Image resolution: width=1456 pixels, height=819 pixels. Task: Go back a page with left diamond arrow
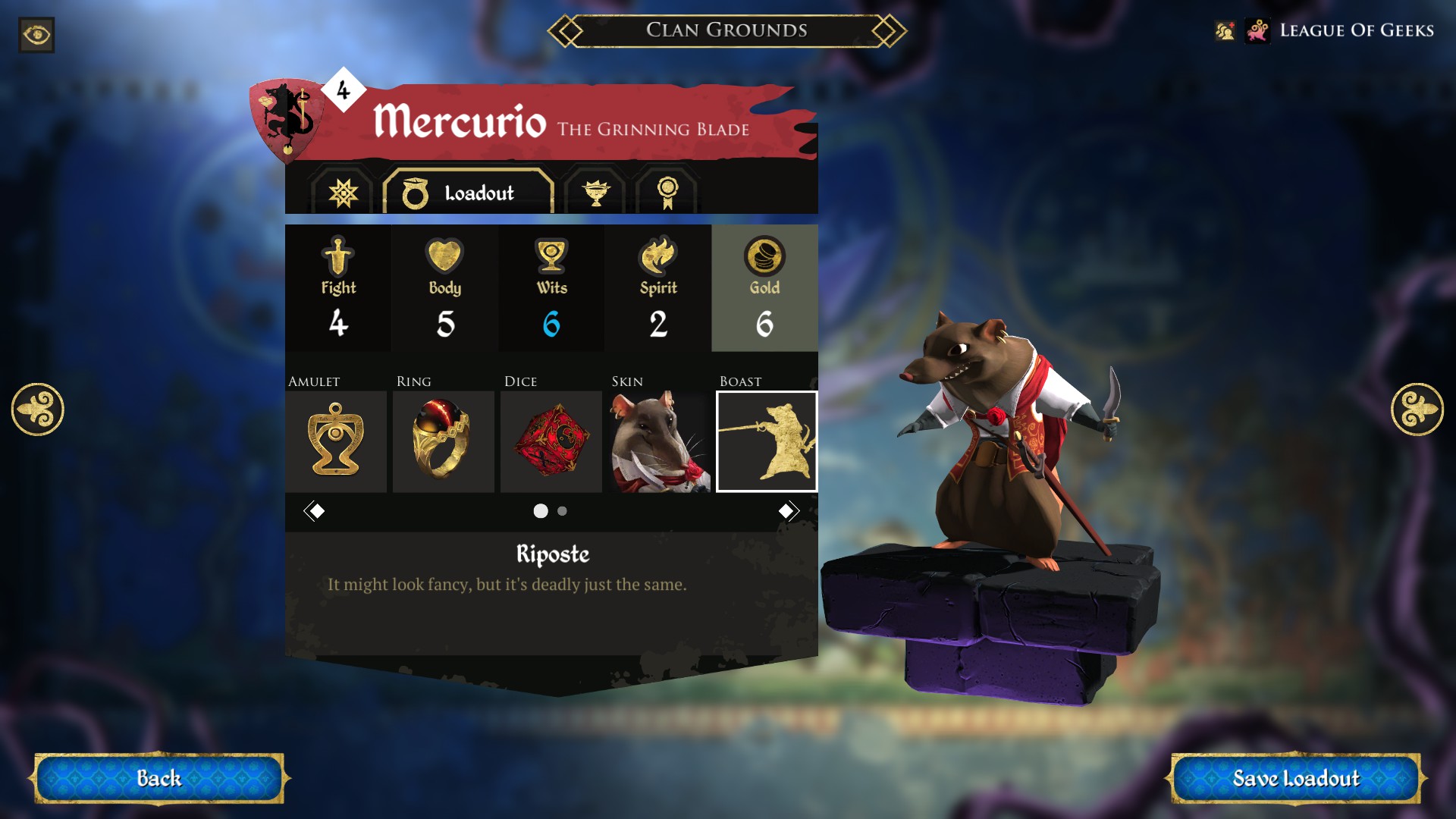(x=315, y=510)
